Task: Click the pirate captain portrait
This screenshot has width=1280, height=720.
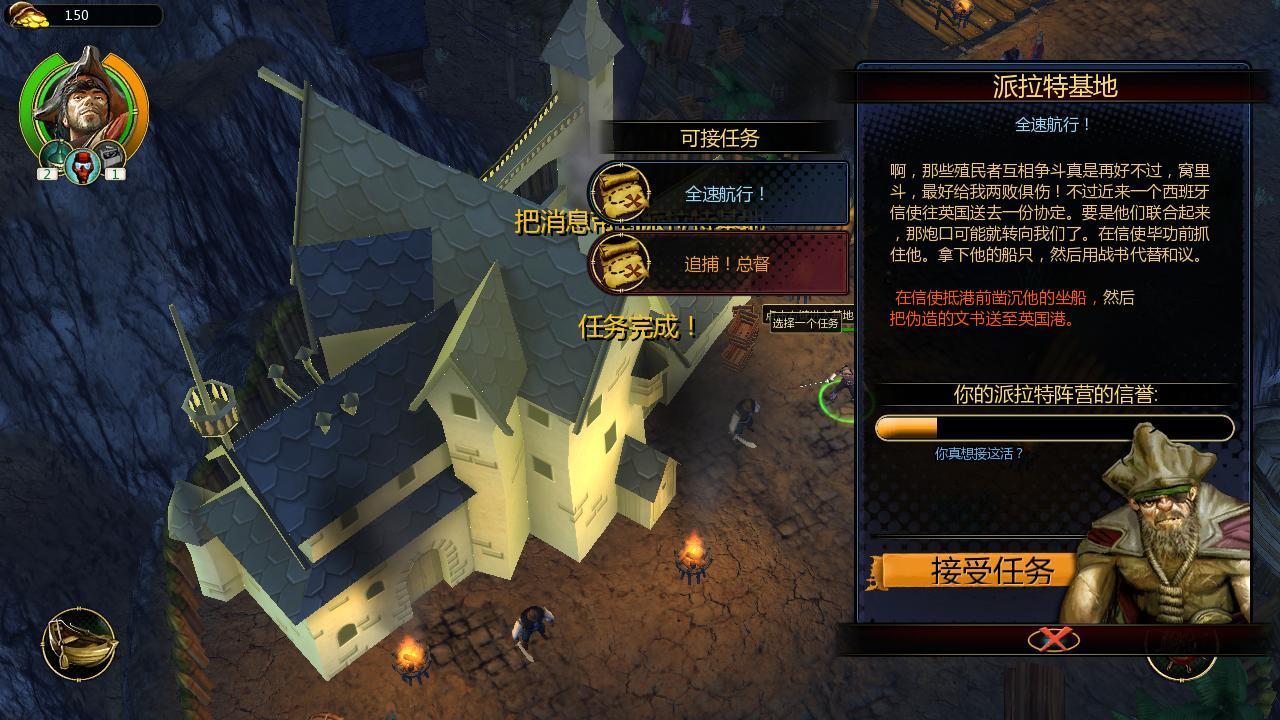Action: point(83,101)
